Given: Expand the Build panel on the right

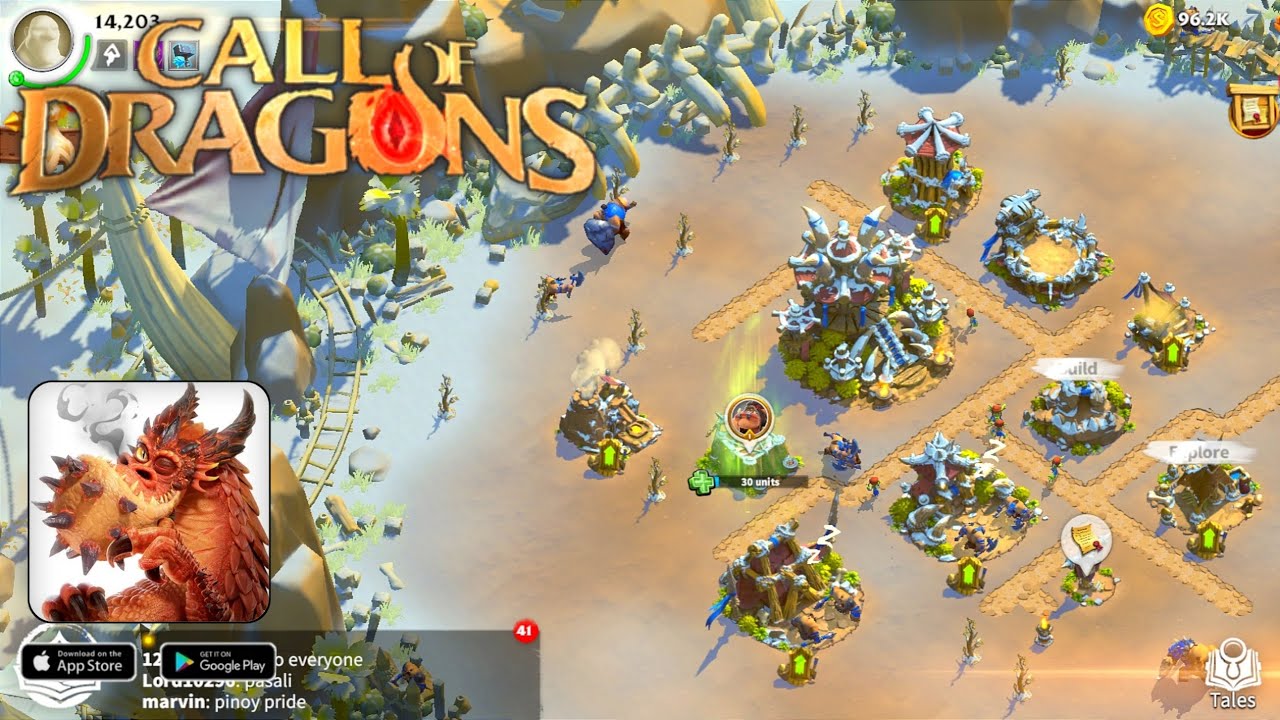Looking at the screenshot, I should 1078,368.
